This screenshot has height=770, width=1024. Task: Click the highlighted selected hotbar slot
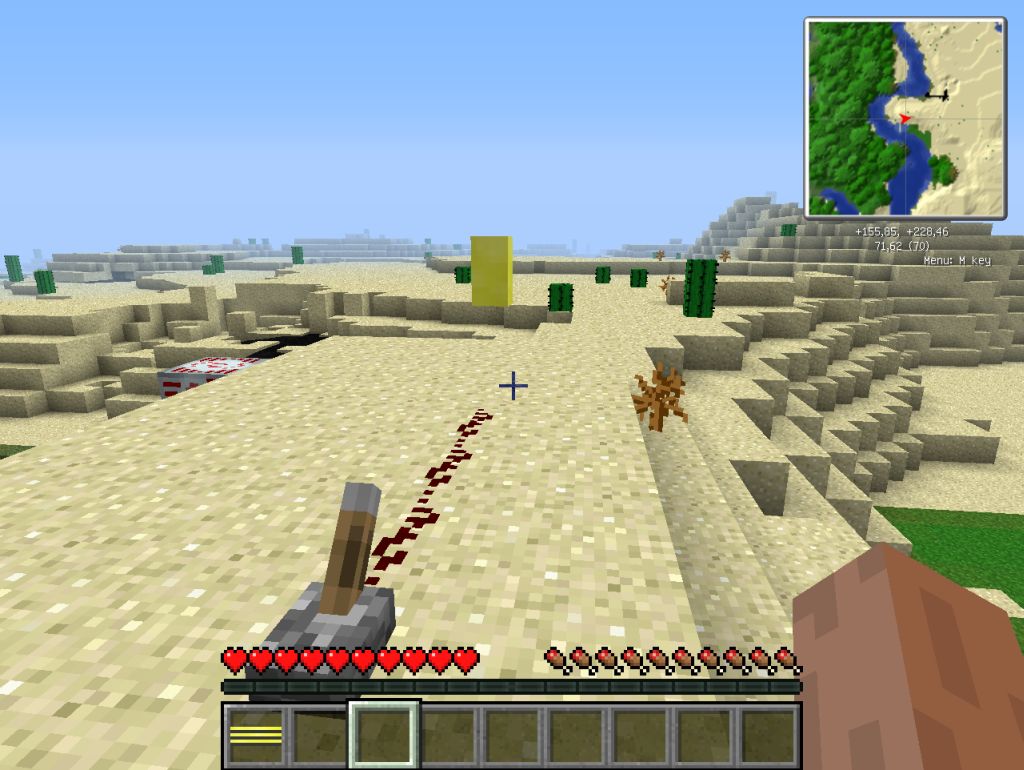tap(384, 736)
